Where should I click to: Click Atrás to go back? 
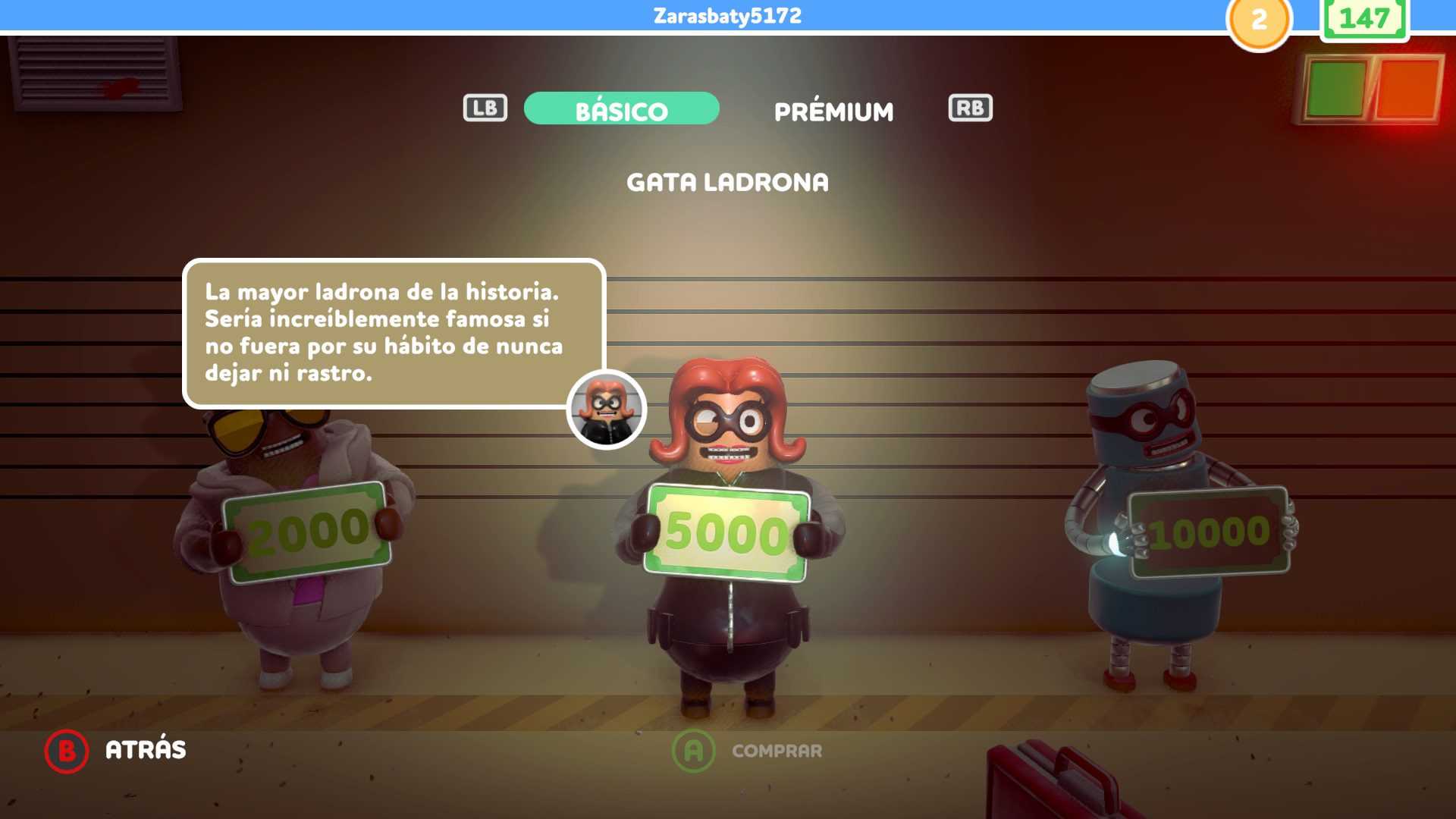[144, 749]
